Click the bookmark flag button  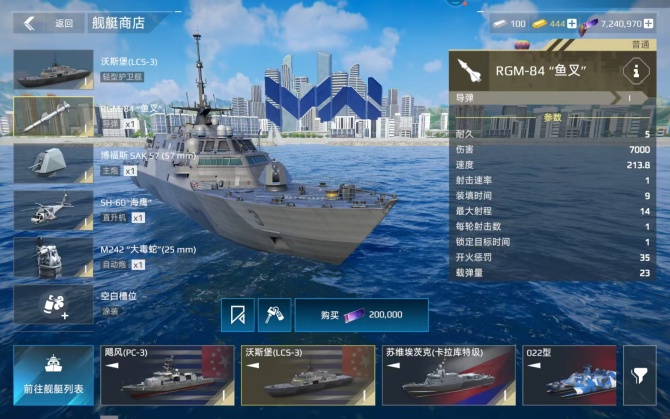237,314
